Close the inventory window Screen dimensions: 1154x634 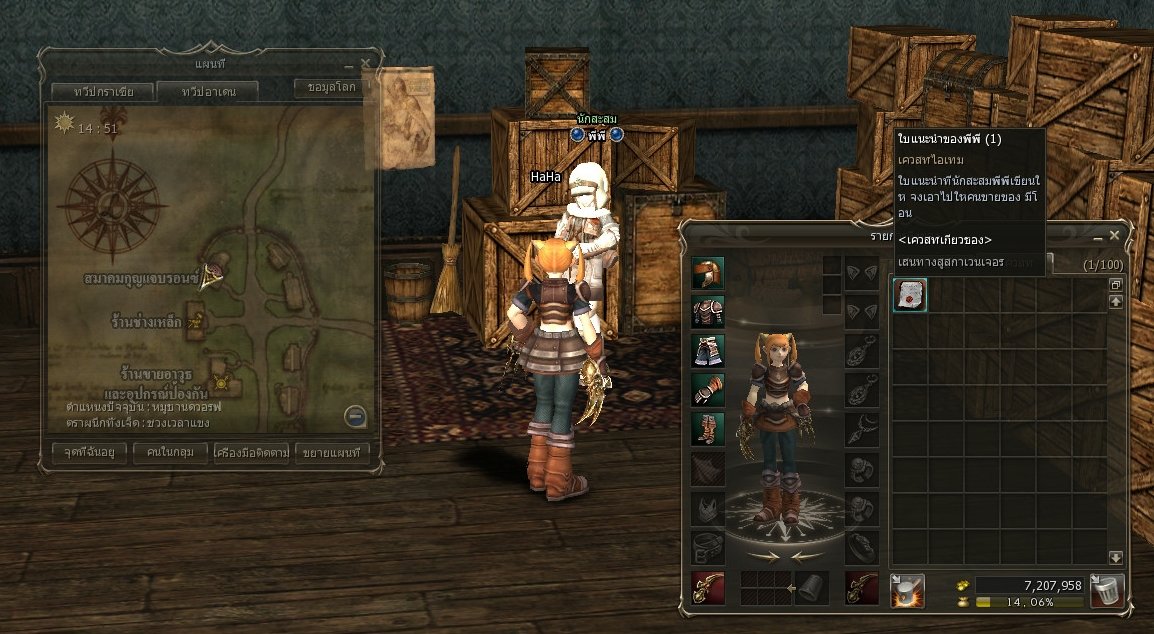[x=1114, y=235]
